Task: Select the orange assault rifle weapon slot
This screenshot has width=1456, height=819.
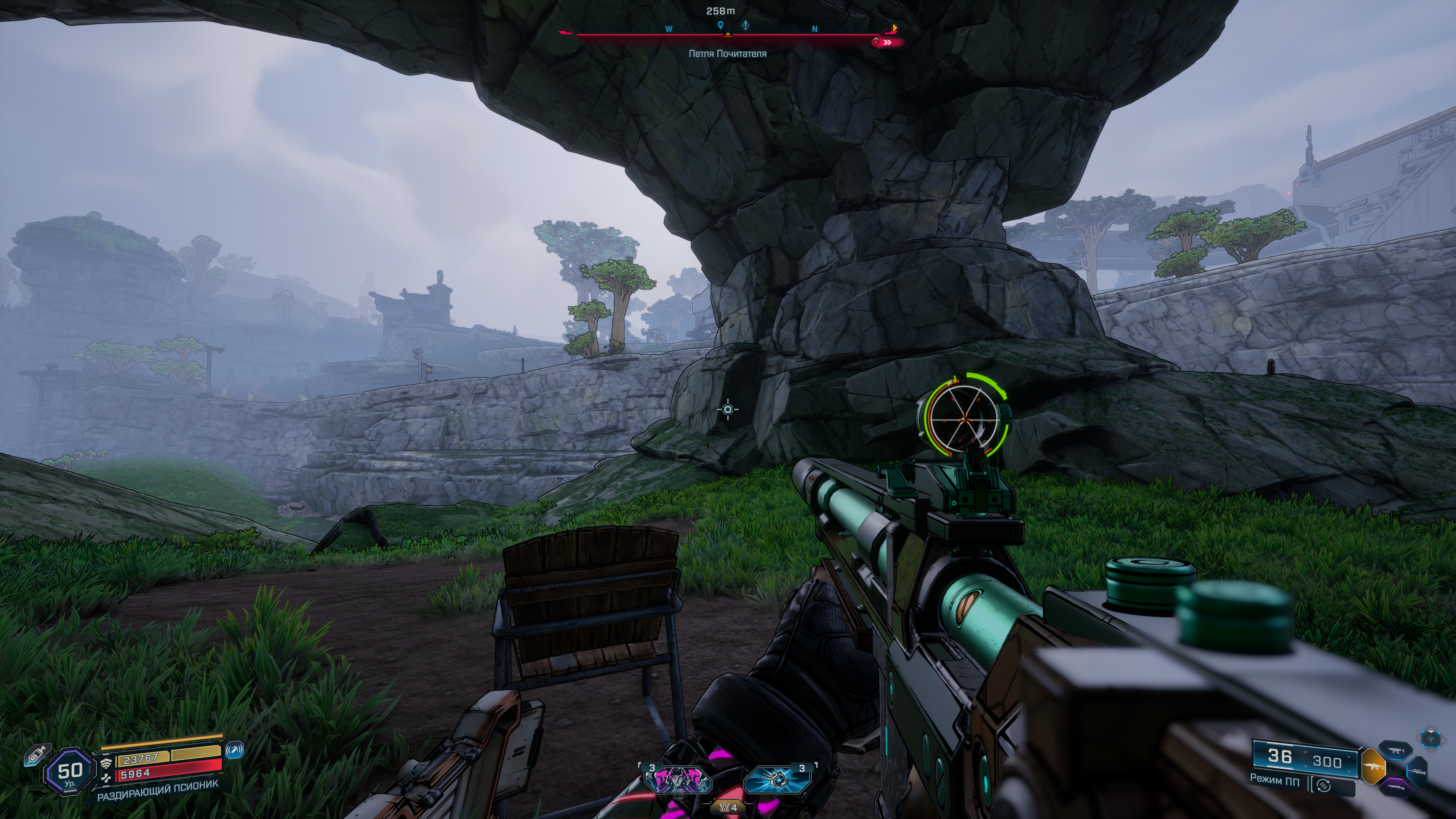Action: click(x=1372, y=767)
